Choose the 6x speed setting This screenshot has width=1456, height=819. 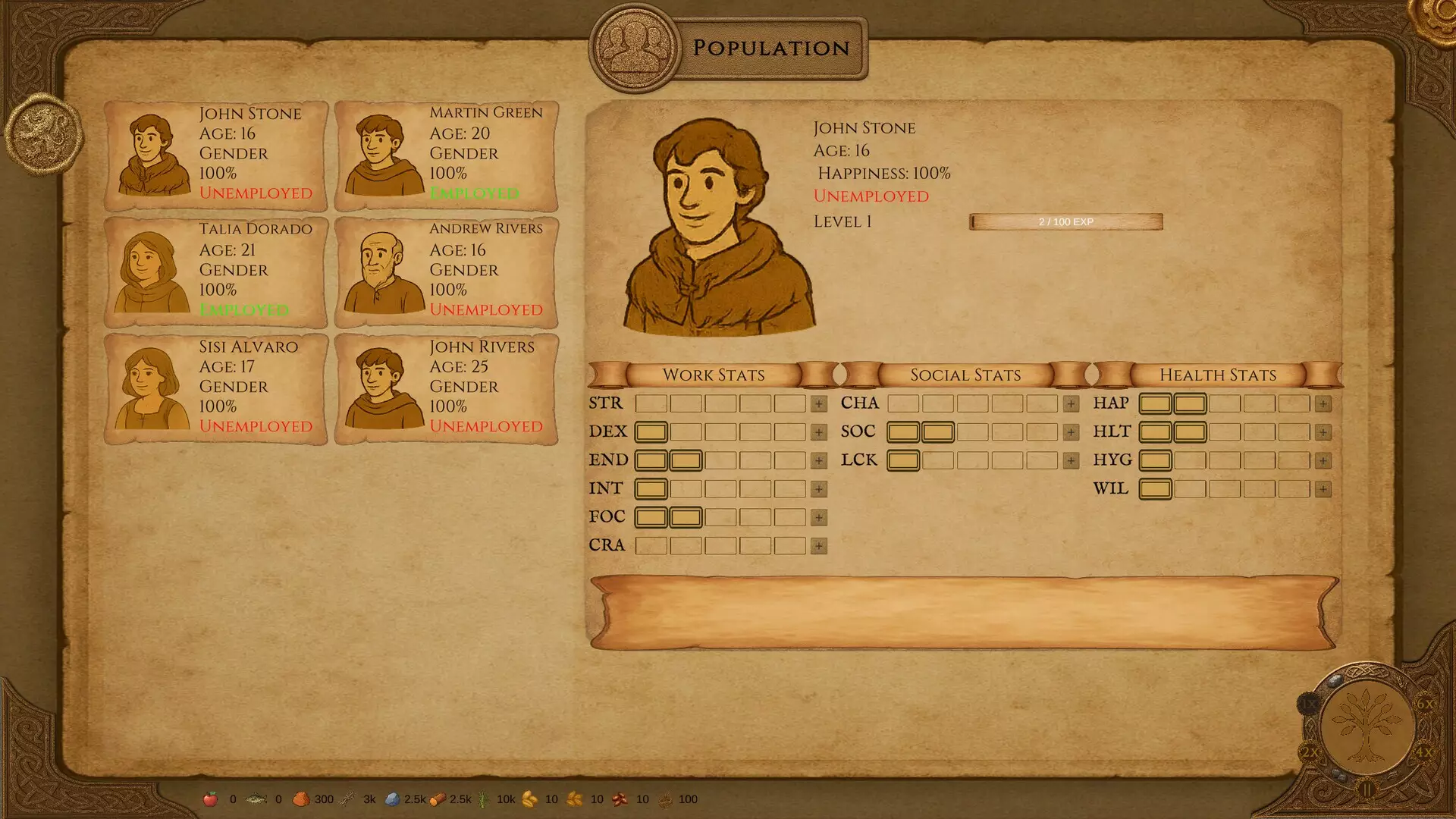pyautogui.click(x=1425, y=704)
